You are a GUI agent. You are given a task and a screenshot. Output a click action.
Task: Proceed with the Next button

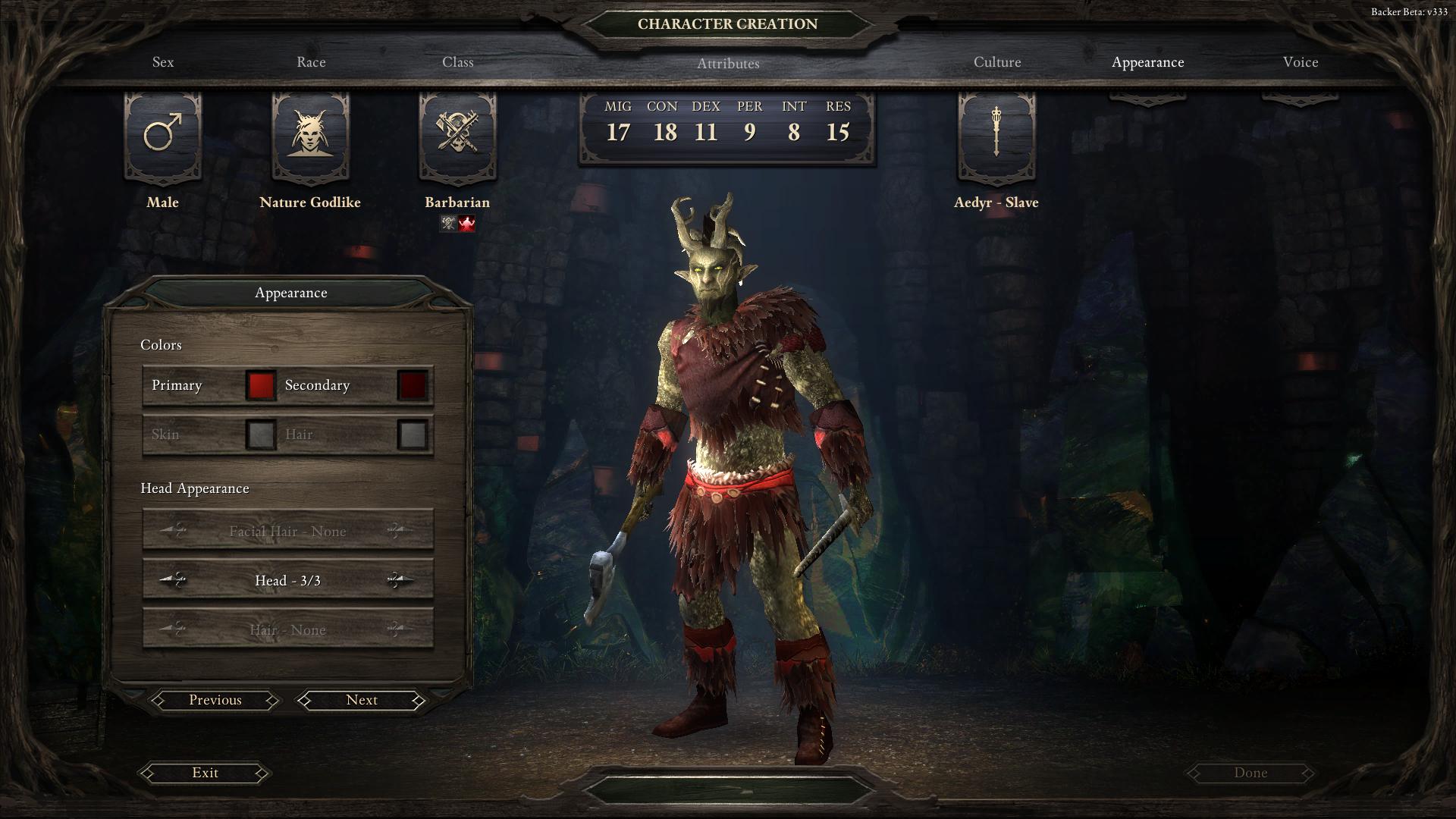(362, 700)
